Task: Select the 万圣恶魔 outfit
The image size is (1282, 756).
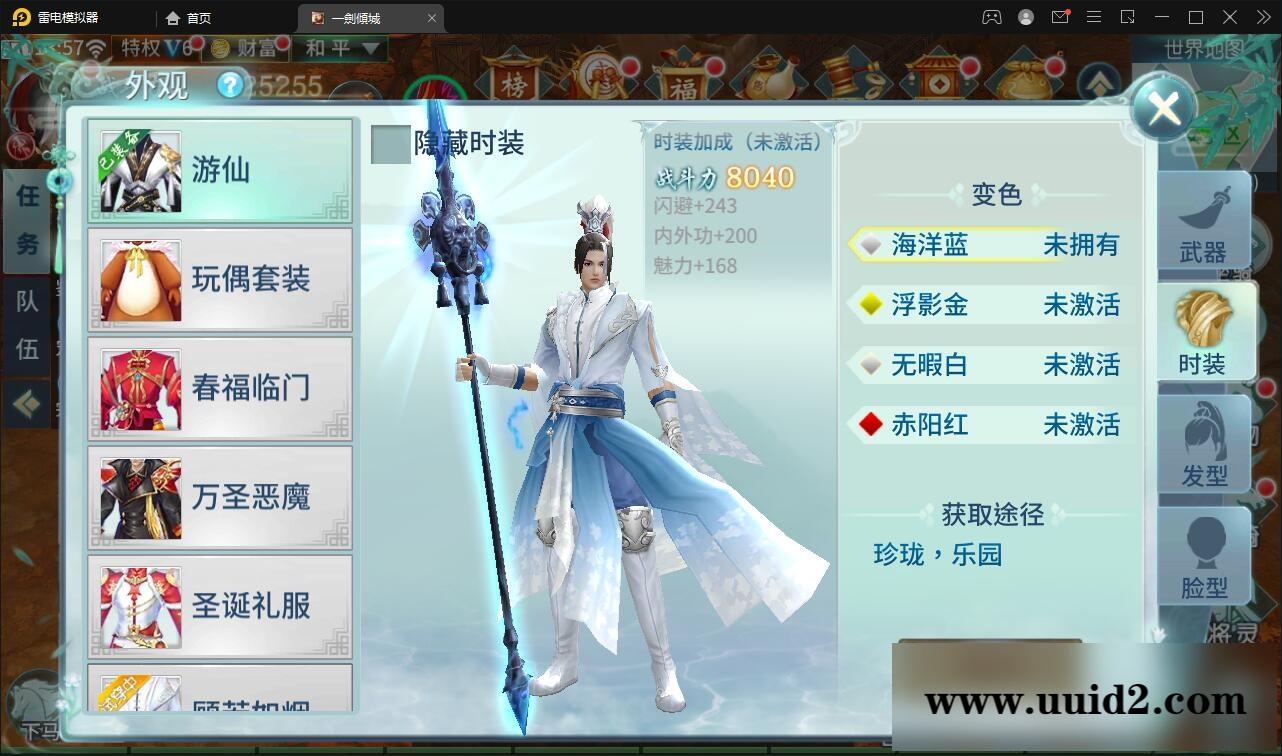Action: tap(220, 497)
